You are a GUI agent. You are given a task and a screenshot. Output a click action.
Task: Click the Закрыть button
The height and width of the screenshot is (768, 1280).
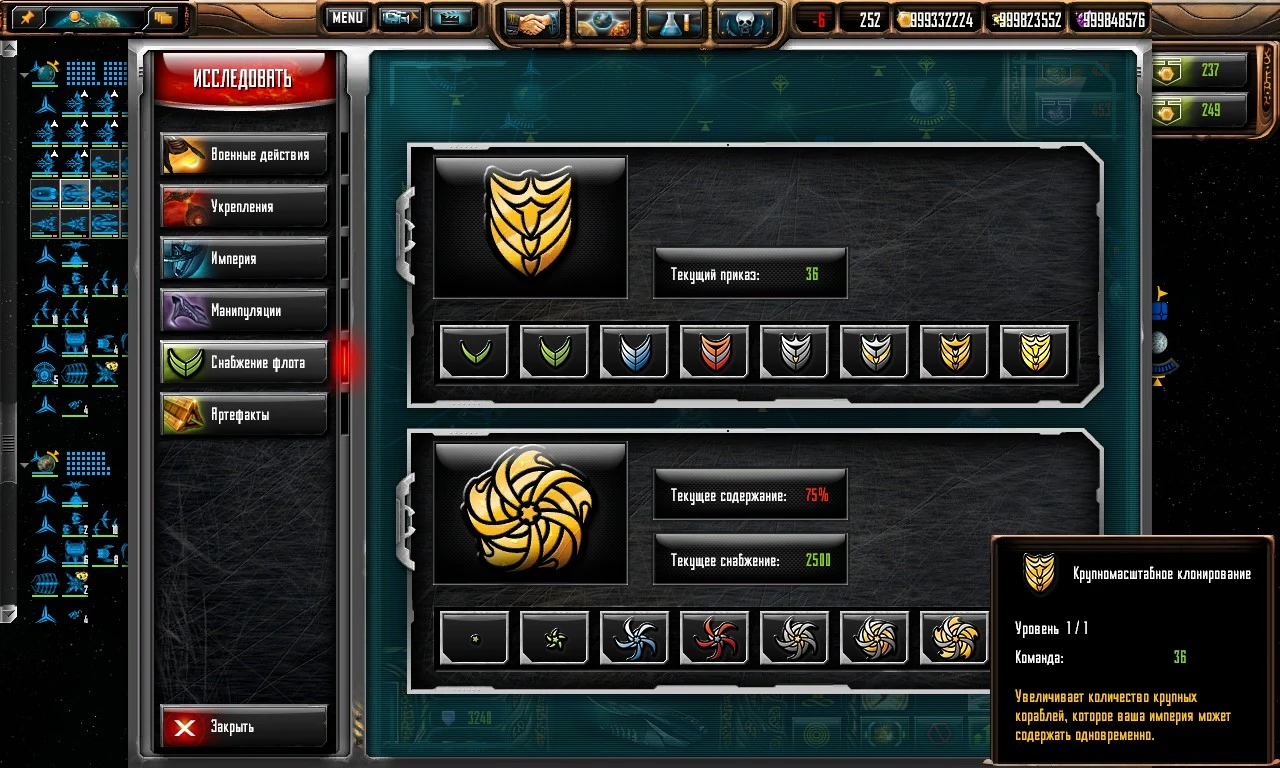(x=243, y=728)
